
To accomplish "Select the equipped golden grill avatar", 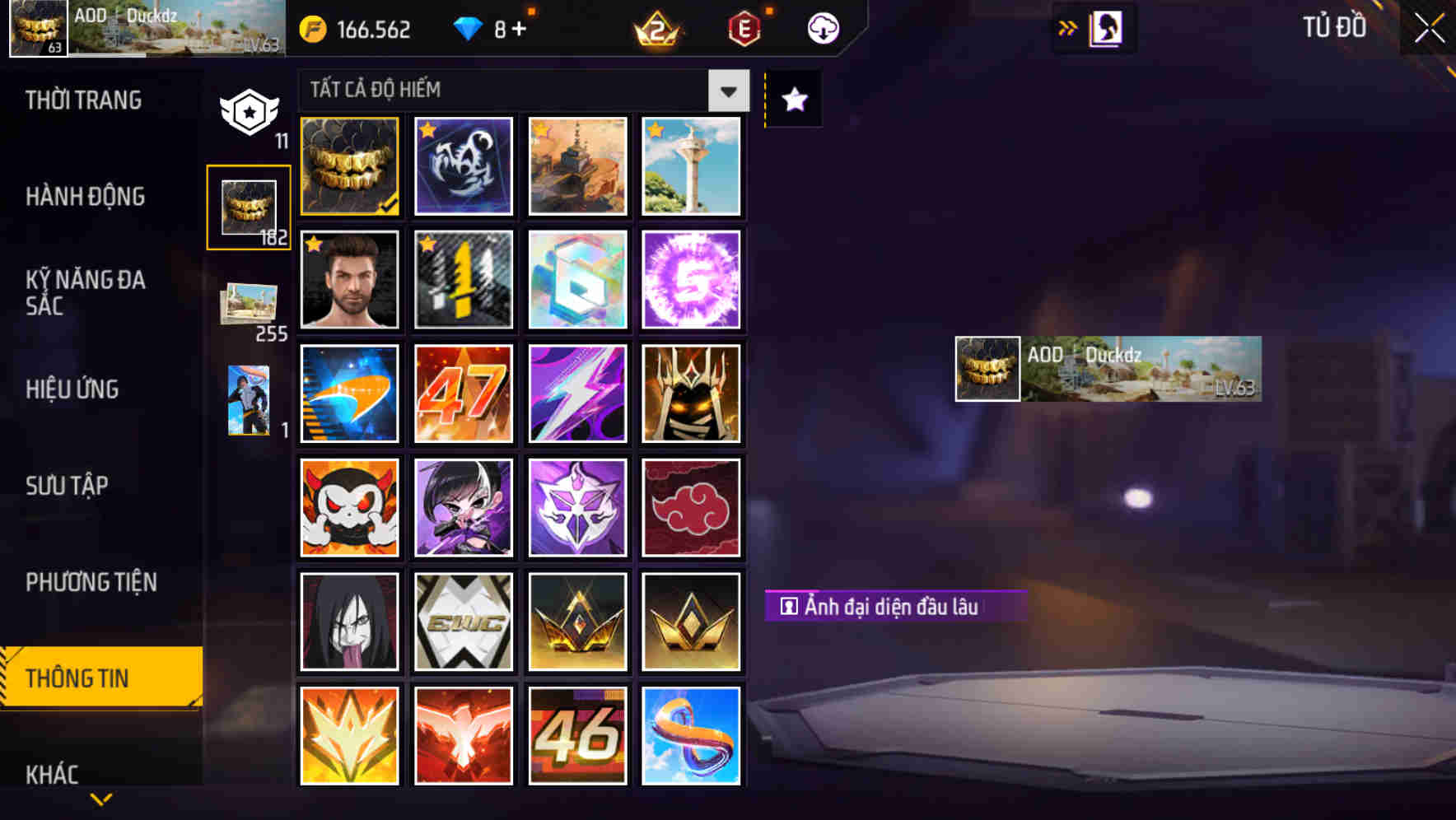I will [348, 165].
